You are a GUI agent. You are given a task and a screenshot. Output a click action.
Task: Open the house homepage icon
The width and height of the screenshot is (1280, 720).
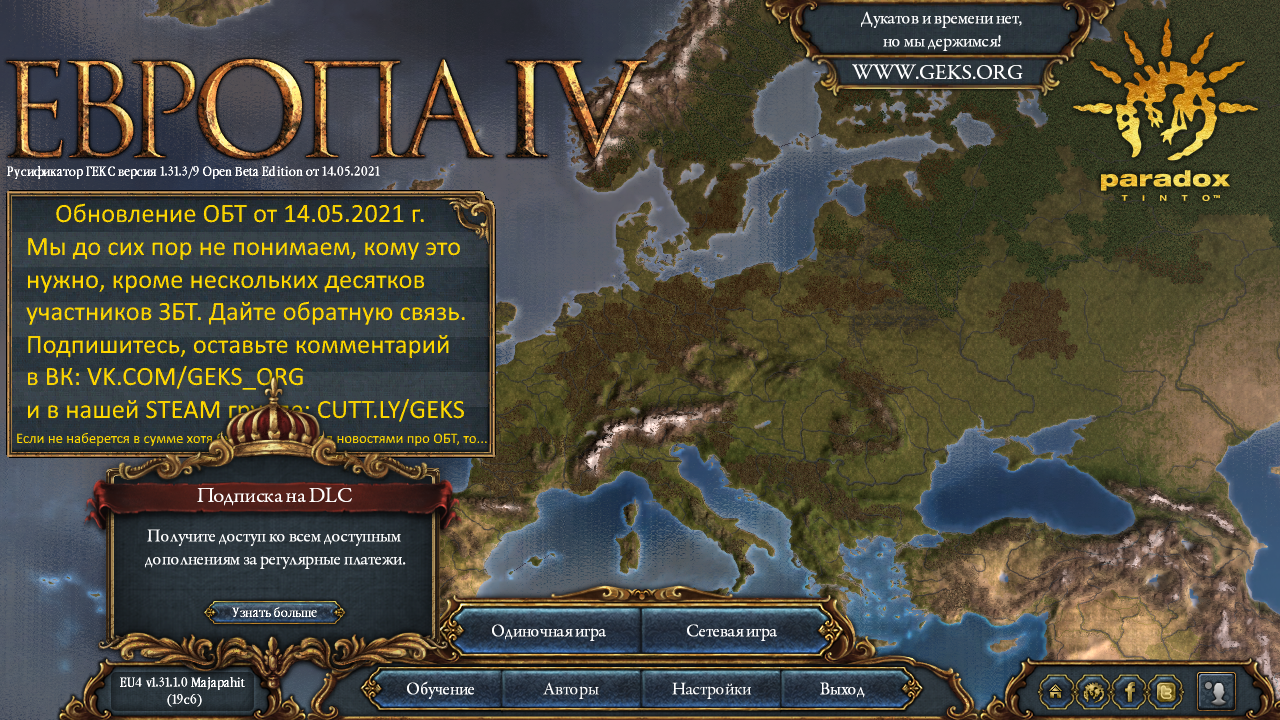[x=1056, y=691]
